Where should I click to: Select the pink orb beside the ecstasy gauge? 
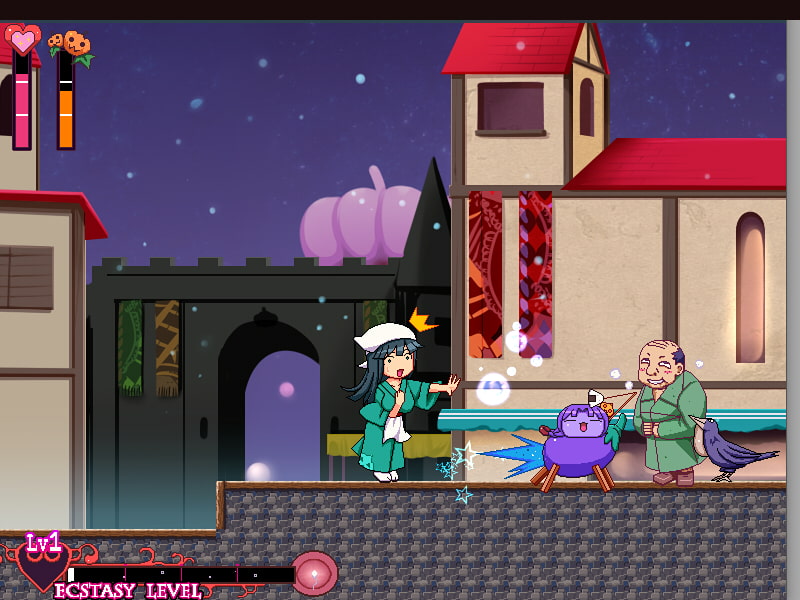[314, 573]
